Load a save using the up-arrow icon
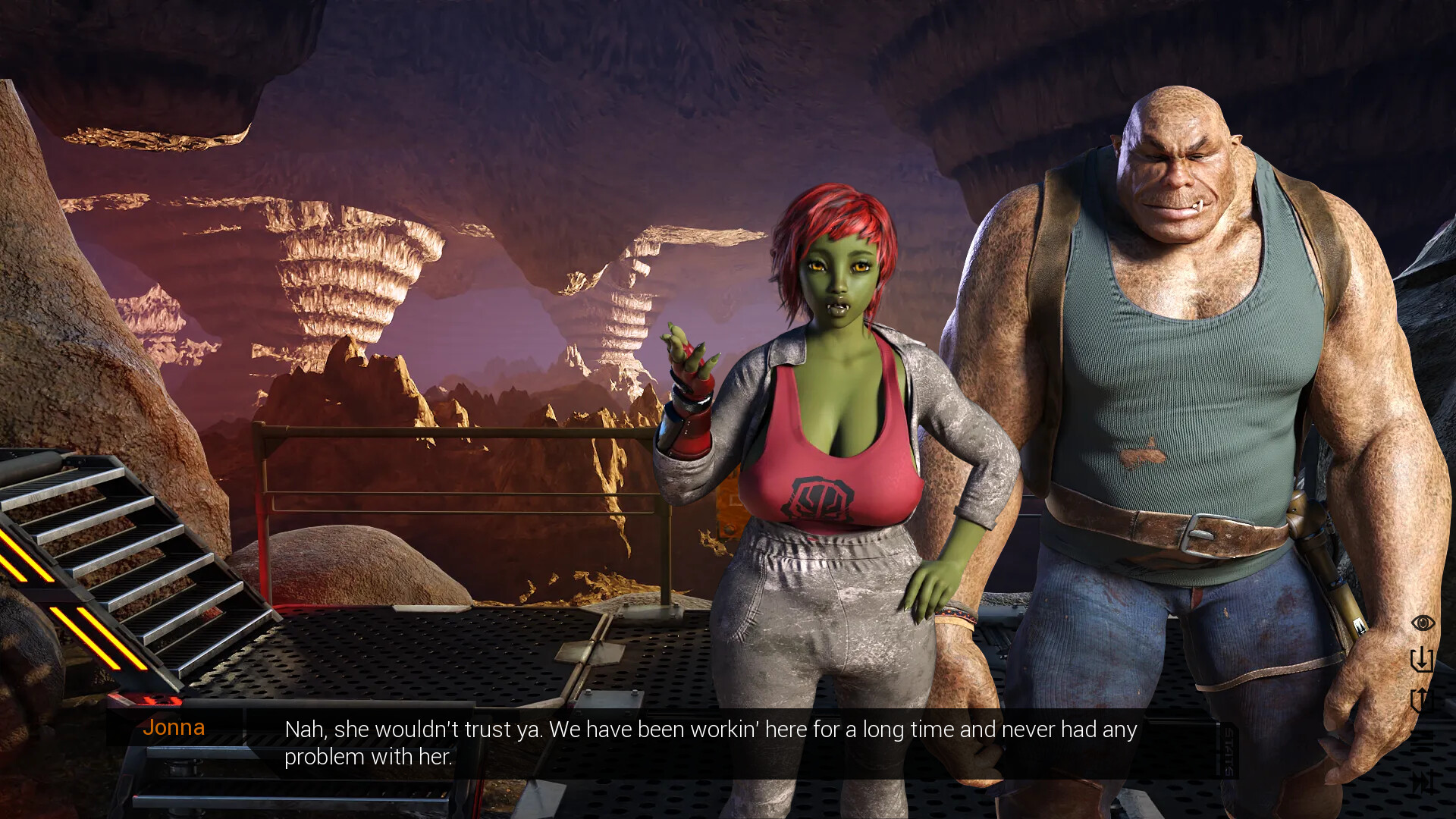 1421,699
